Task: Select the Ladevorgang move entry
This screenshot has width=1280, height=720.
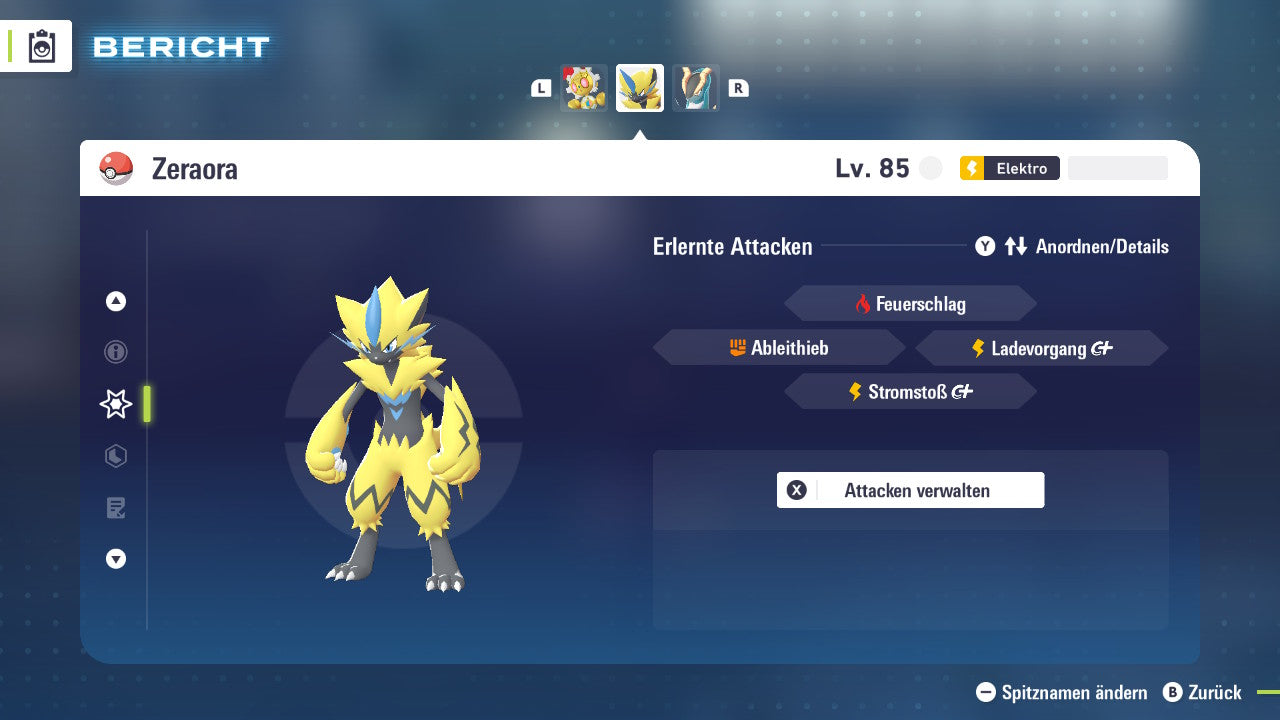Action: (x=1041, y=347)
